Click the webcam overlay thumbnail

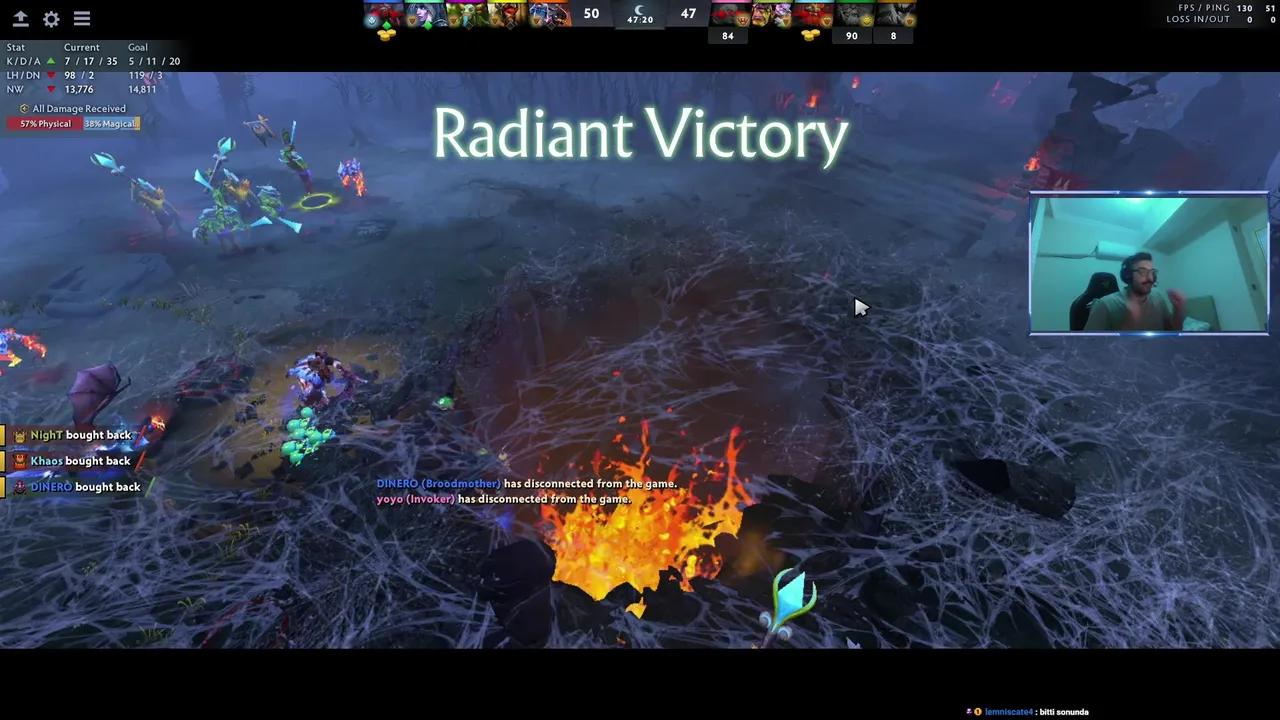(x=1148, y=263)
